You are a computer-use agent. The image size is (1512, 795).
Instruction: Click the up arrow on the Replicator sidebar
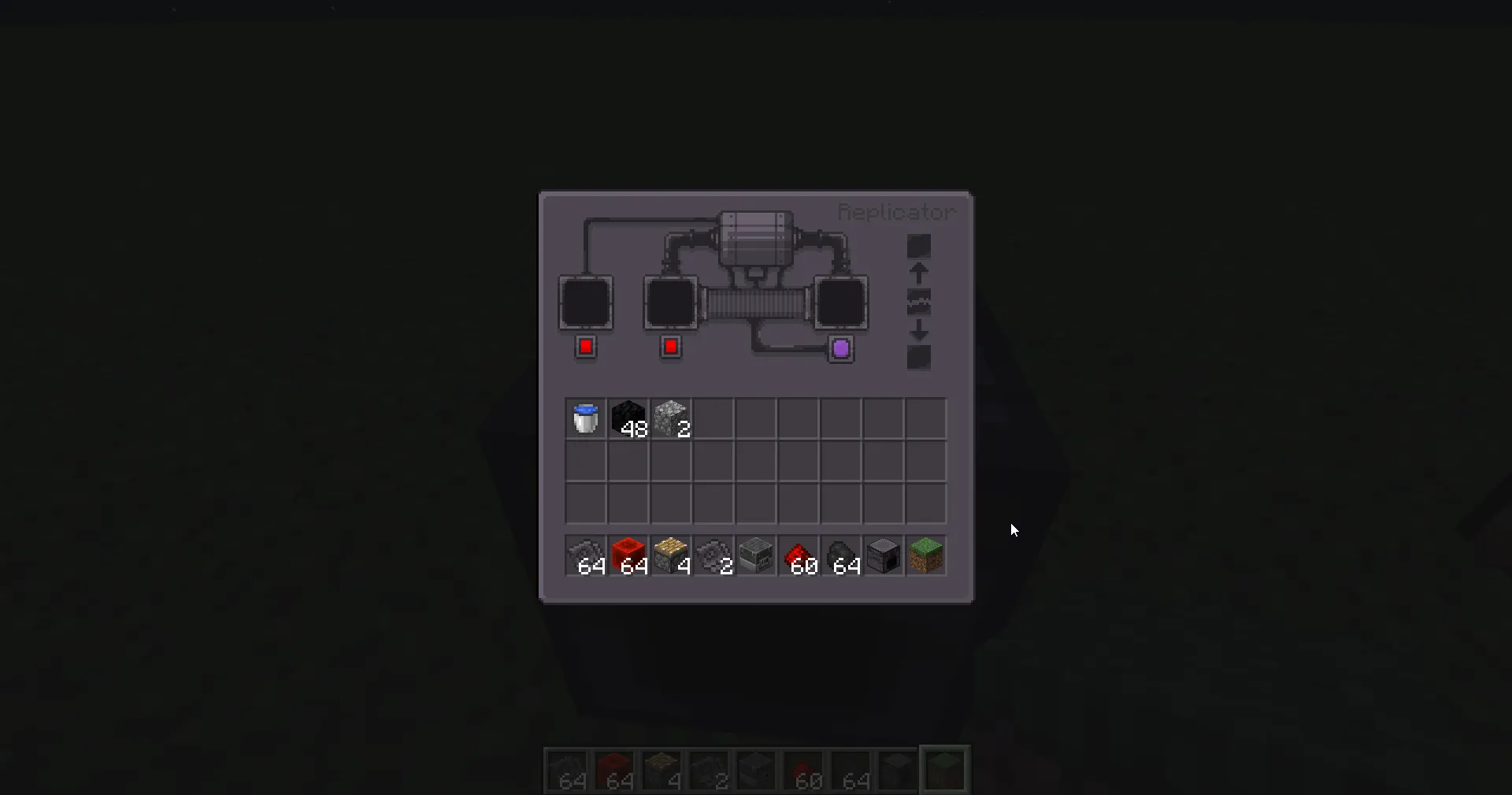[x=918, y=271]
